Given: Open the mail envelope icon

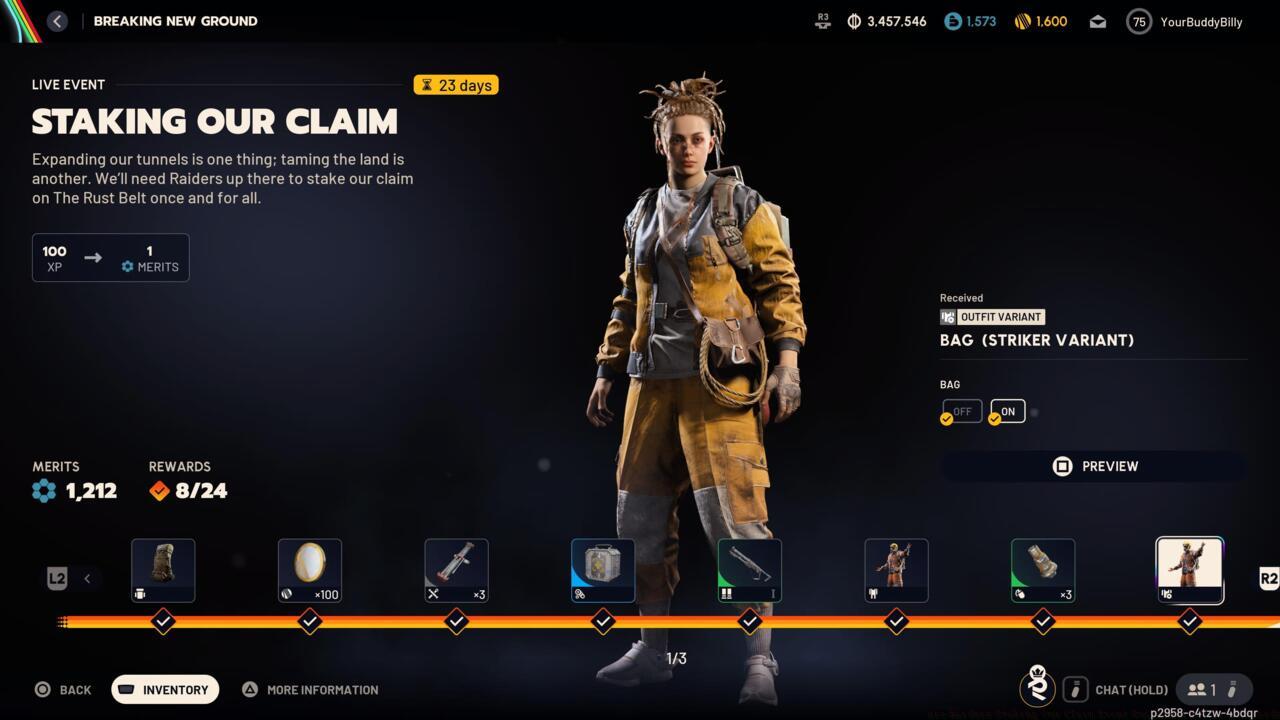Looking at the screenshot, I should (1097, 20).
